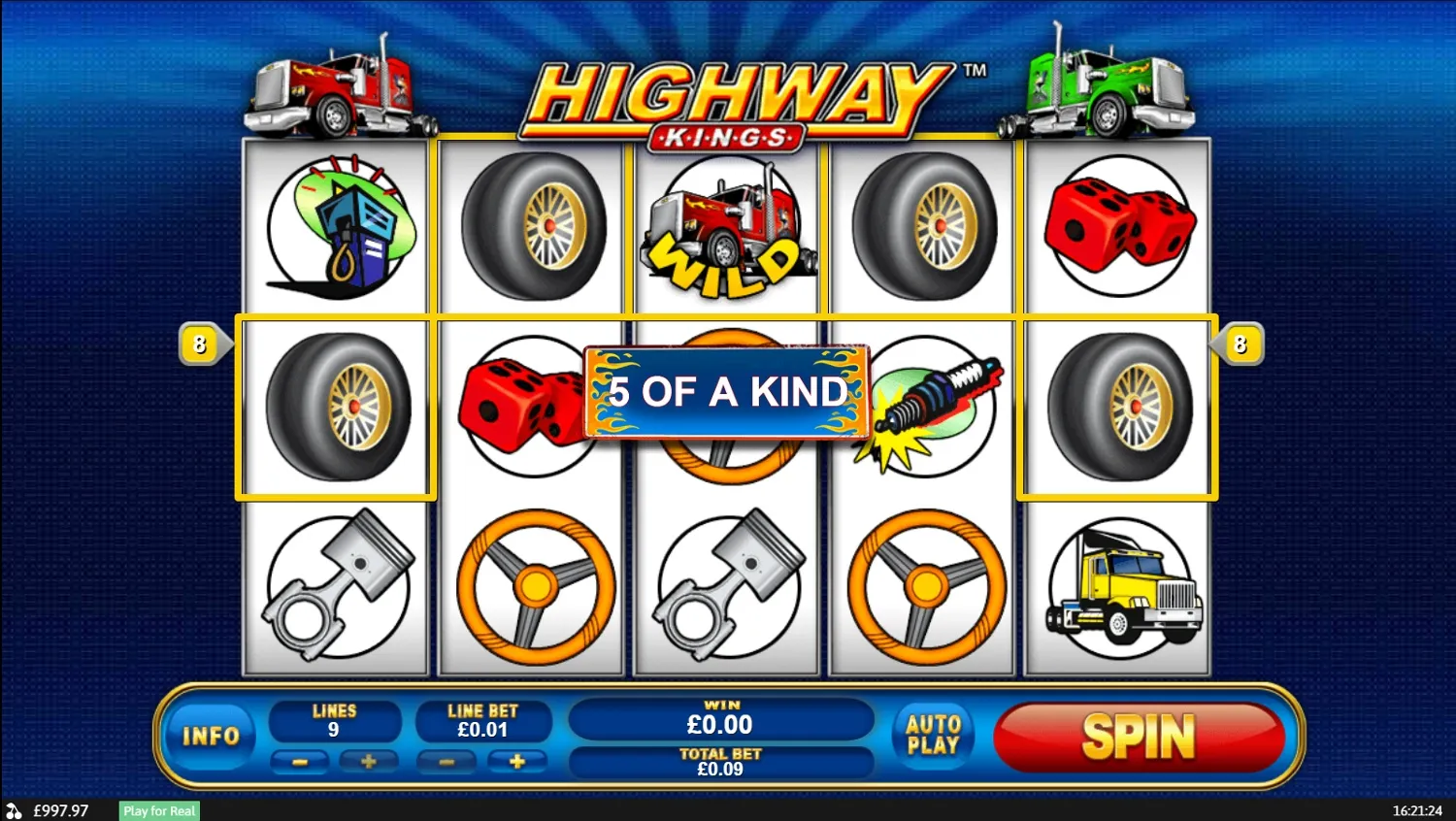
Task: Click the steering wheel symbol on fourth reel
Action: point(922,587)
